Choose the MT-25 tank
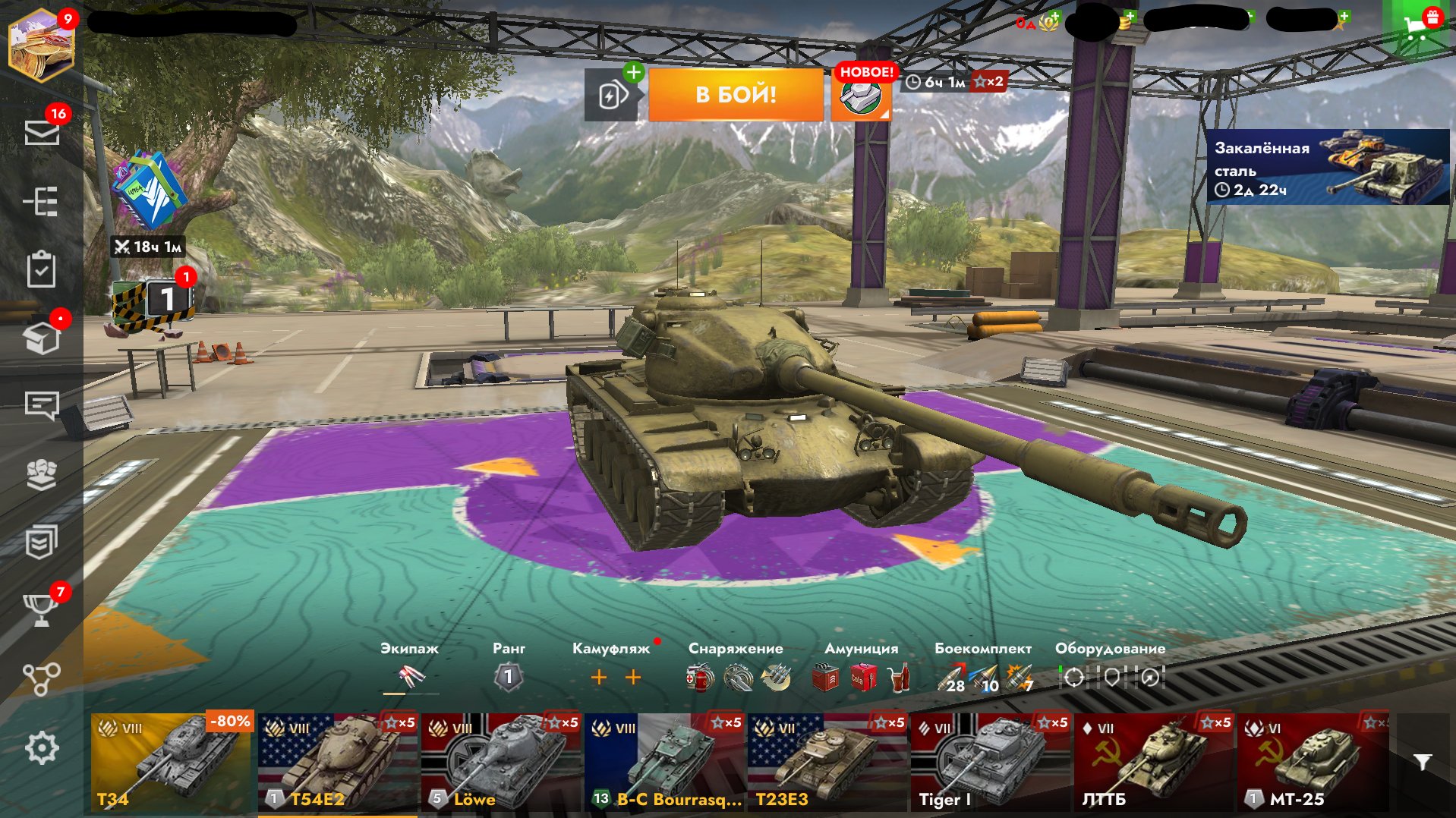The width and height of the screenshot is (1456, 818). [1315, 762]
